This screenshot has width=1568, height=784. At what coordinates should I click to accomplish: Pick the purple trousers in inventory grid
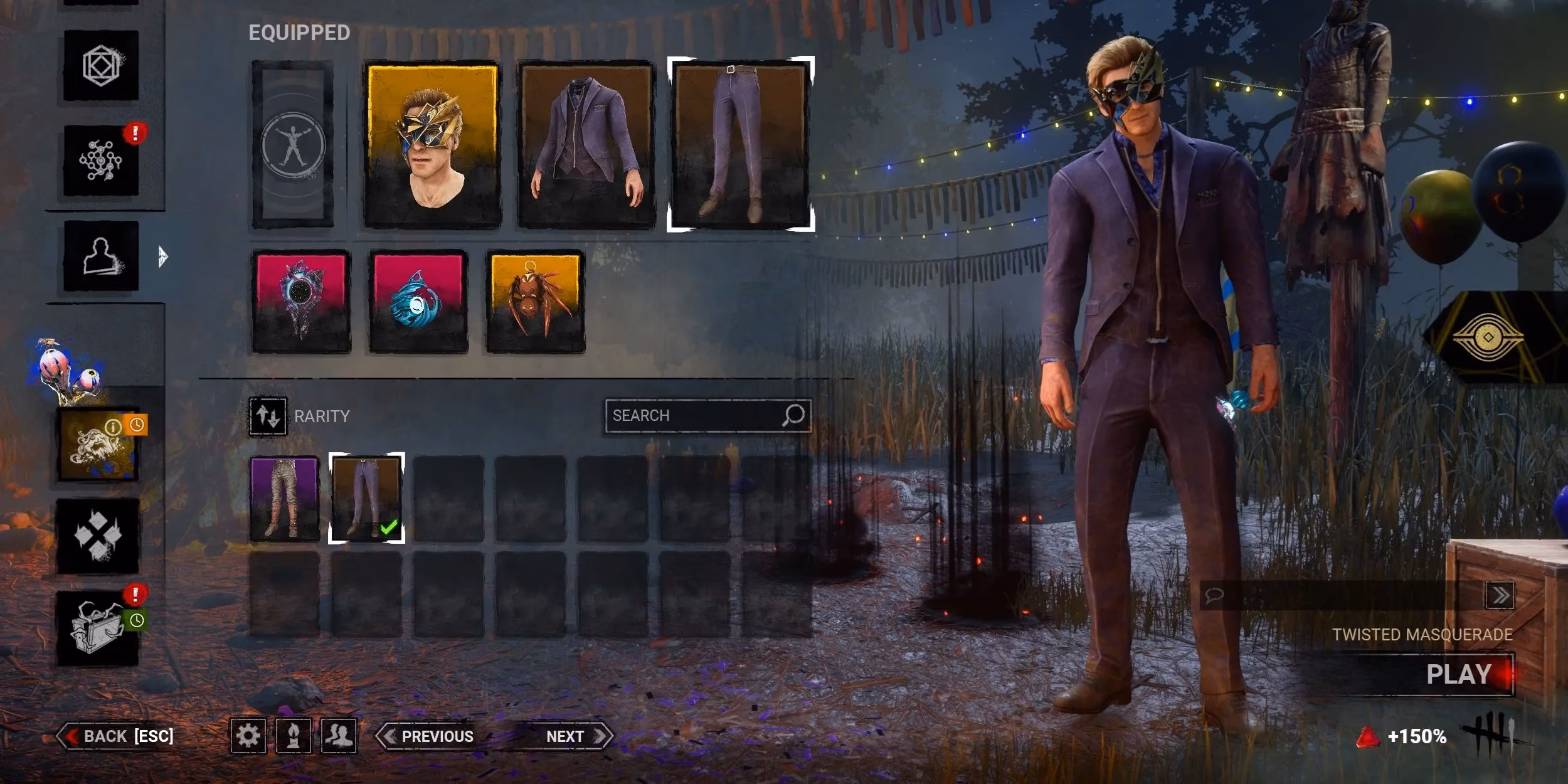(x=366, y=499)
